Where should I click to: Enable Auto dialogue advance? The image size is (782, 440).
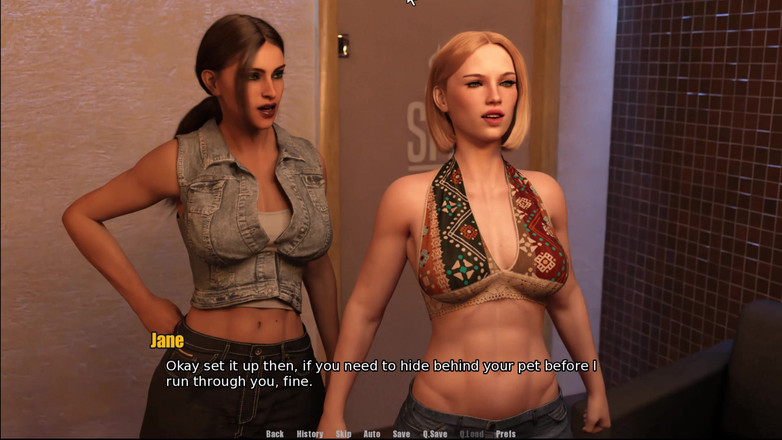pos(372,434)
